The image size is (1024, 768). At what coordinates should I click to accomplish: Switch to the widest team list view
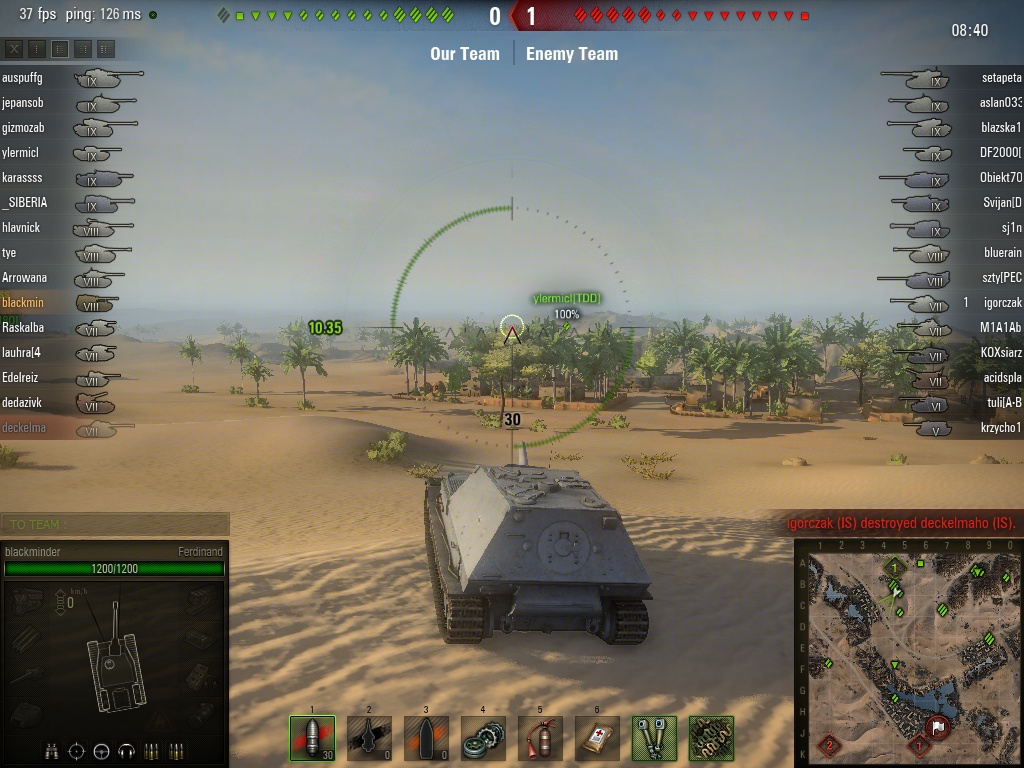pos(106,49)
